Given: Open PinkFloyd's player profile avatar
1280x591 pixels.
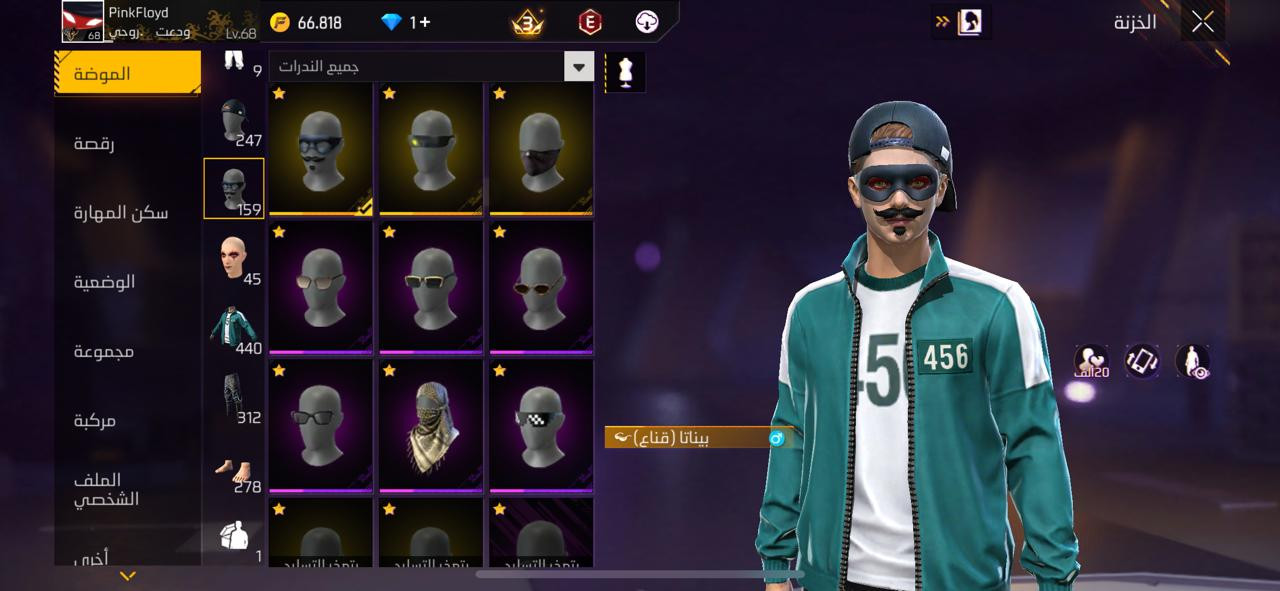Looking at the screenshot, I should pyautogui.click(x=83, y=21).
